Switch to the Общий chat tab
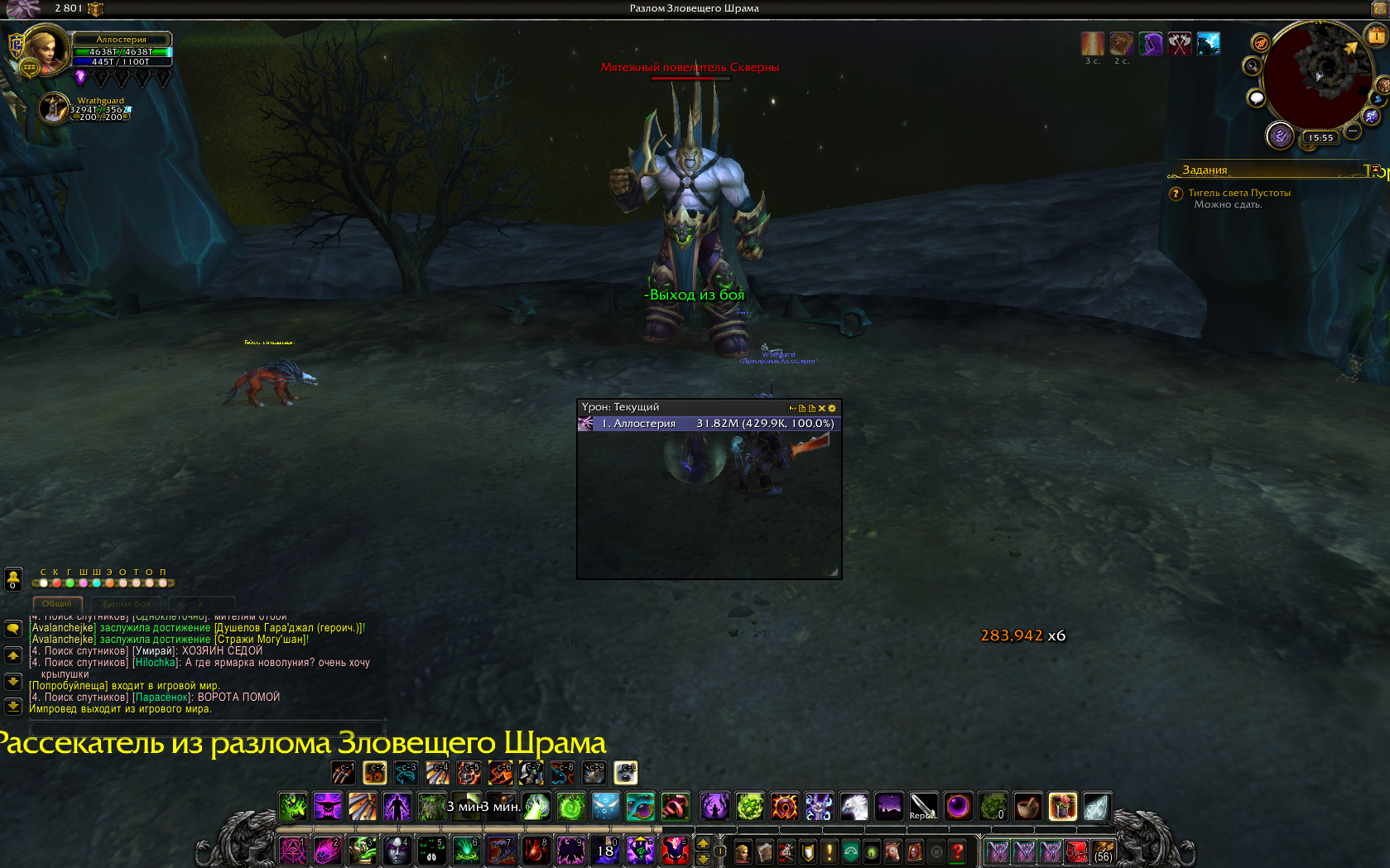This screenshot has width=1390, height=868. pyautogui.click(x=57, y=604)
